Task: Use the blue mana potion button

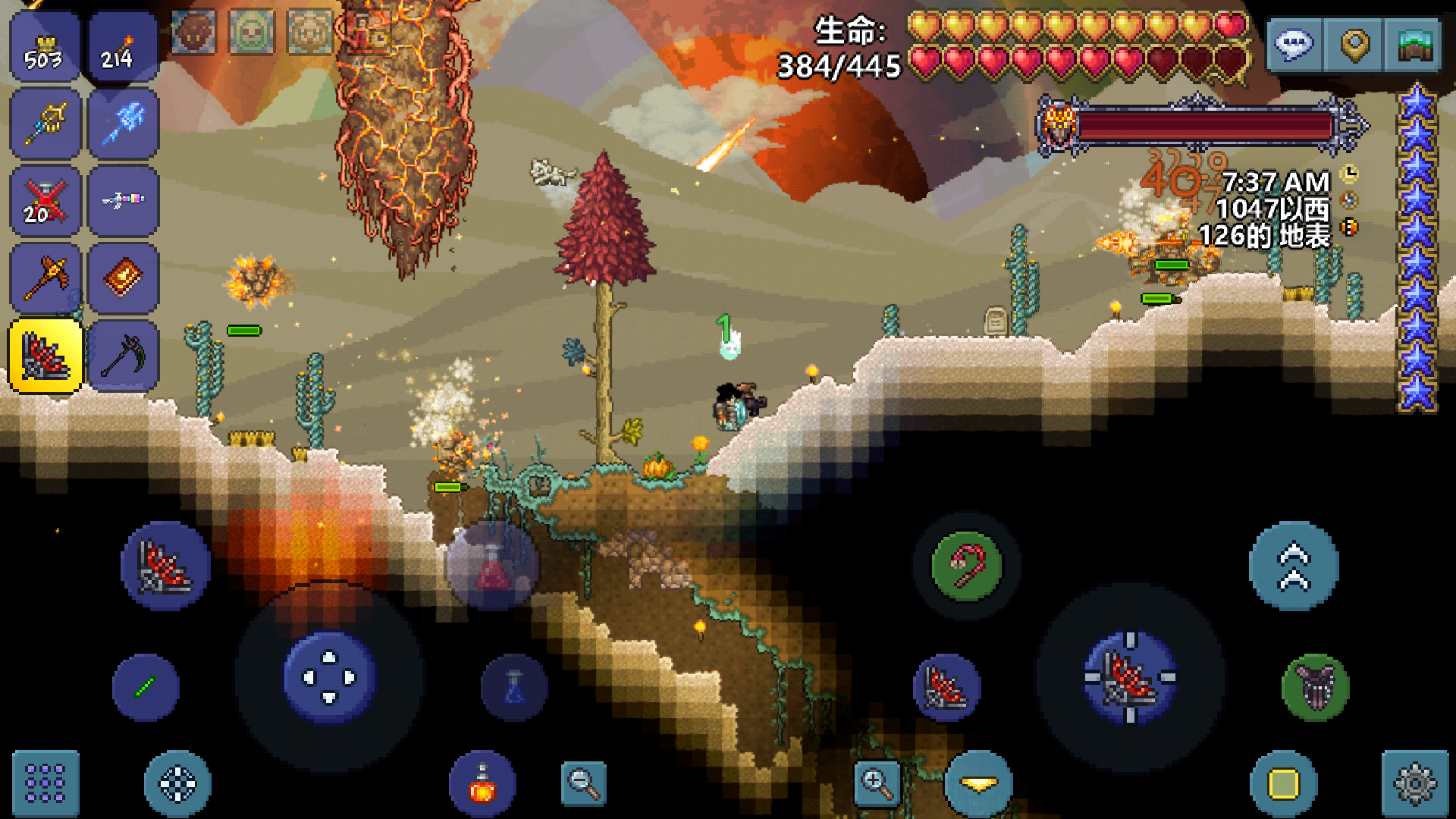Action: (514, 687)
